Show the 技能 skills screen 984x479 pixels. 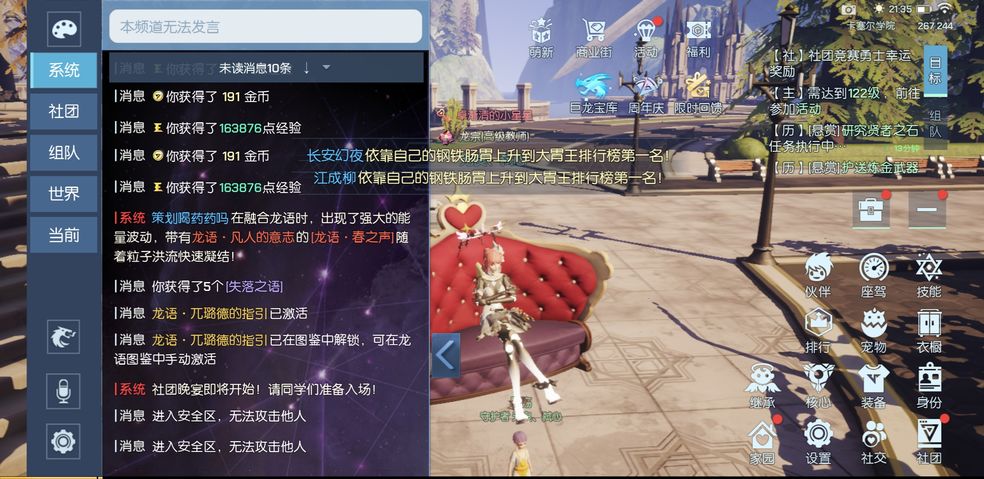[x=929, y=272]
